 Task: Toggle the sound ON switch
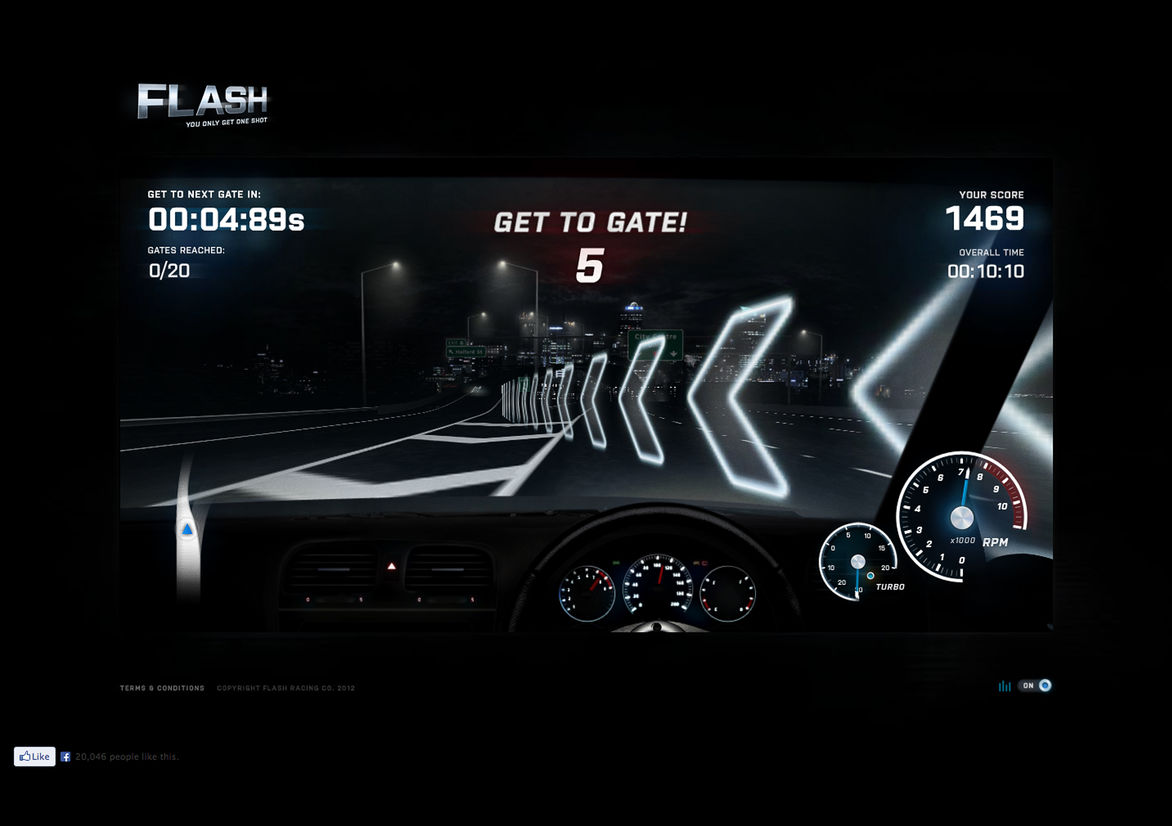1035,686
